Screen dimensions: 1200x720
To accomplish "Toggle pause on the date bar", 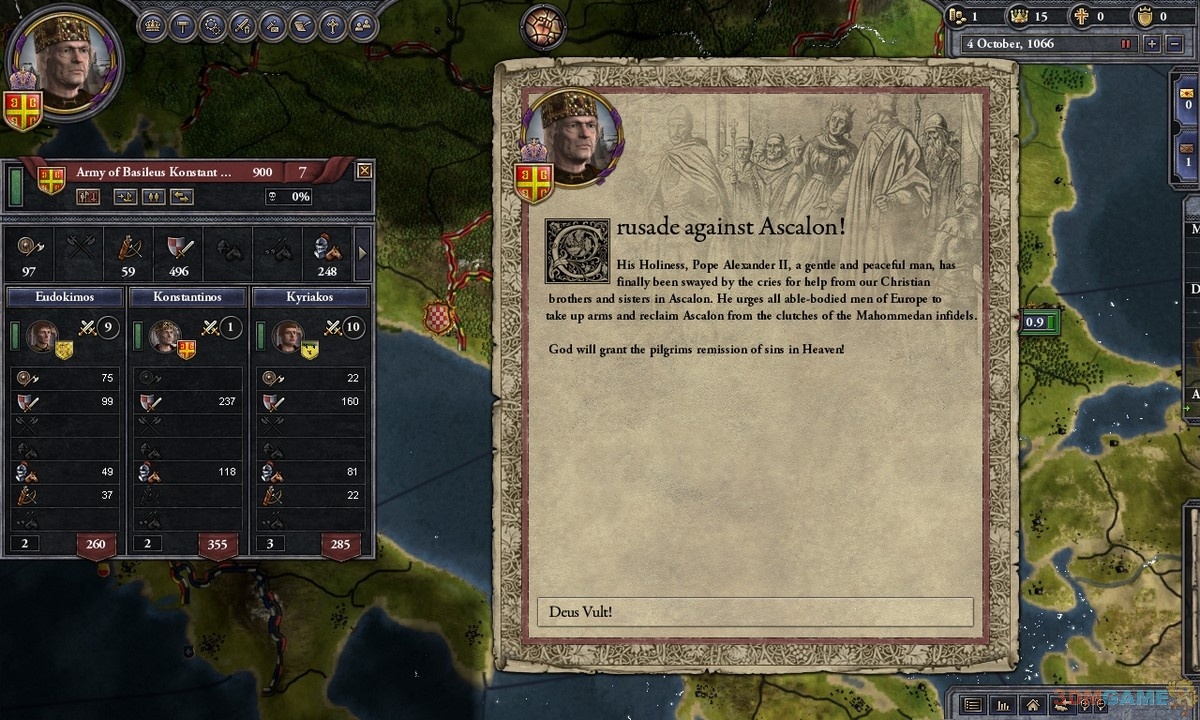I will point(1126,44).
